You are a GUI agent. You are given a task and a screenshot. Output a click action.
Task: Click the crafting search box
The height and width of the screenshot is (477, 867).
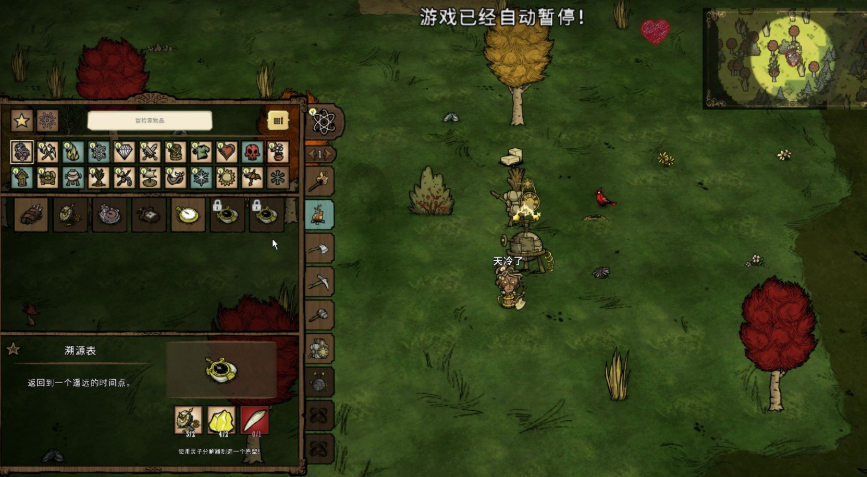pos(149,120)
